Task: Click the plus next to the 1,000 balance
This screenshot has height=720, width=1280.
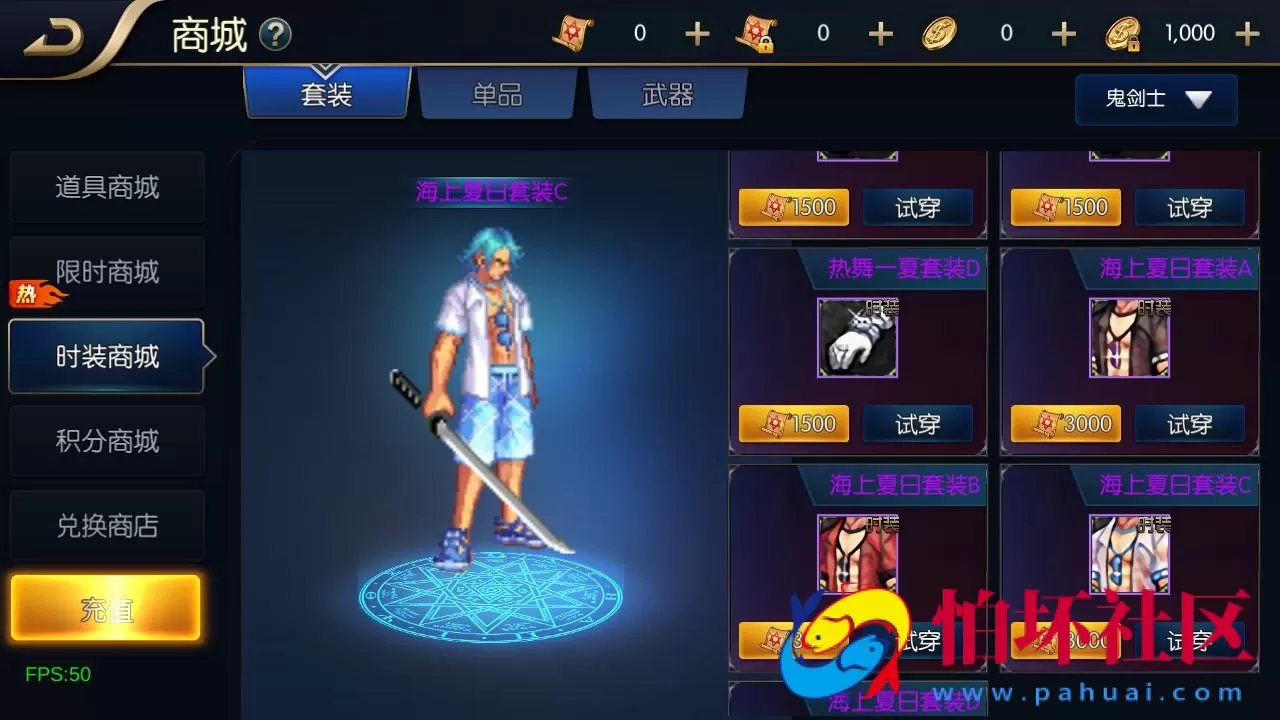Action: [1249, 32]
